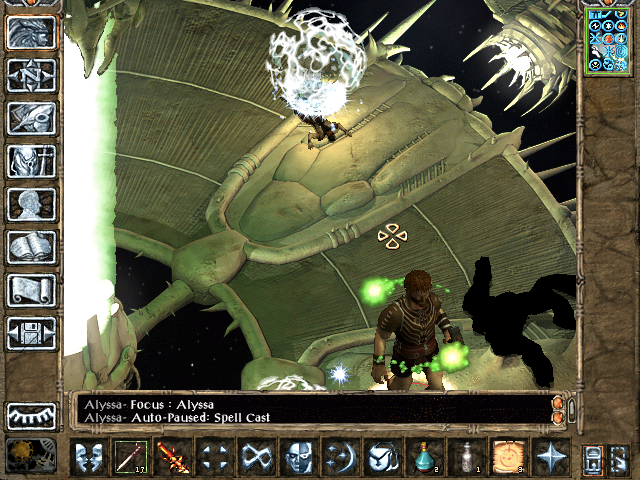
Task: Open the scroll button in the sidebar
Action: [31, 290]
